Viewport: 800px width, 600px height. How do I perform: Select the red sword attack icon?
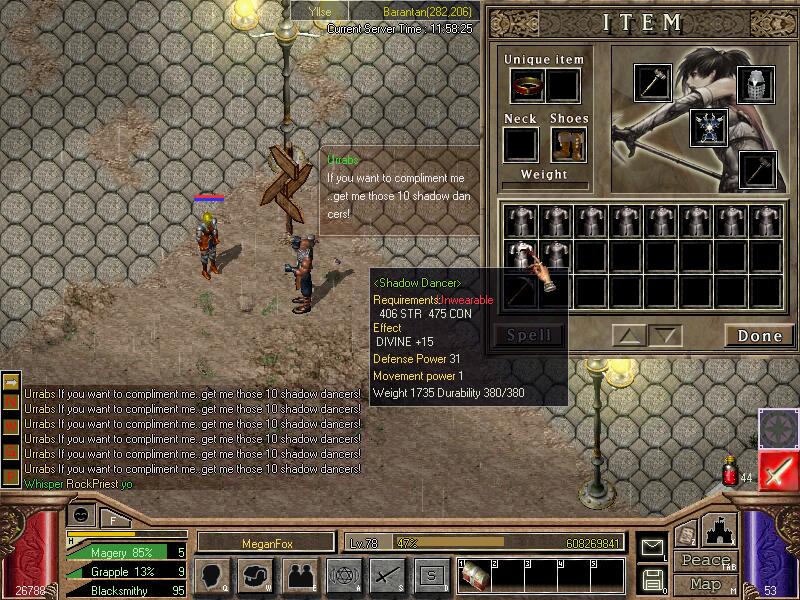point(777,469)
